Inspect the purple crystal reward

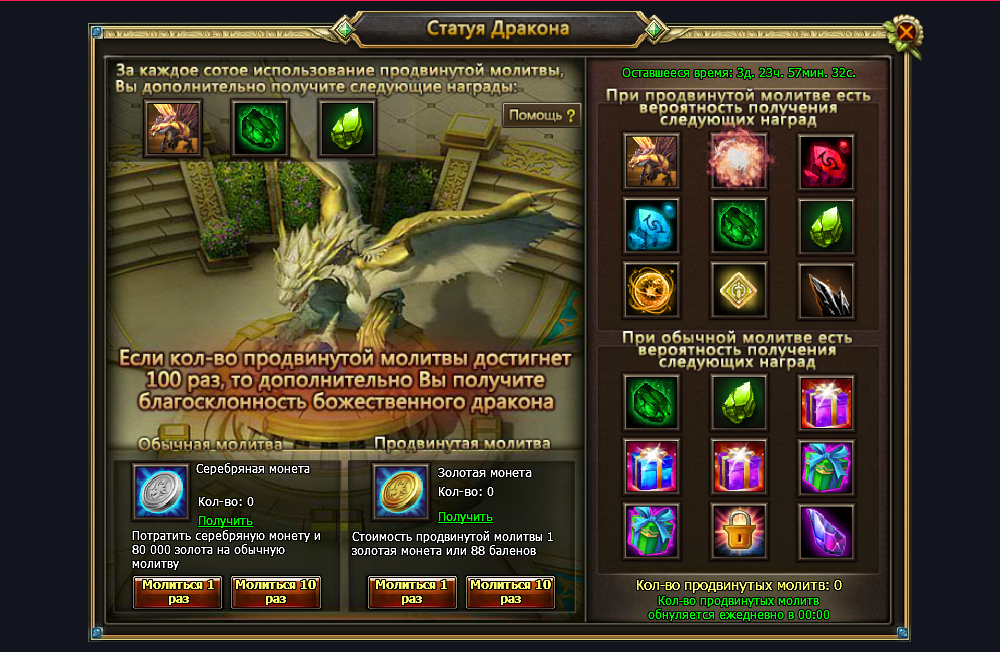click(x=826, y=531)
